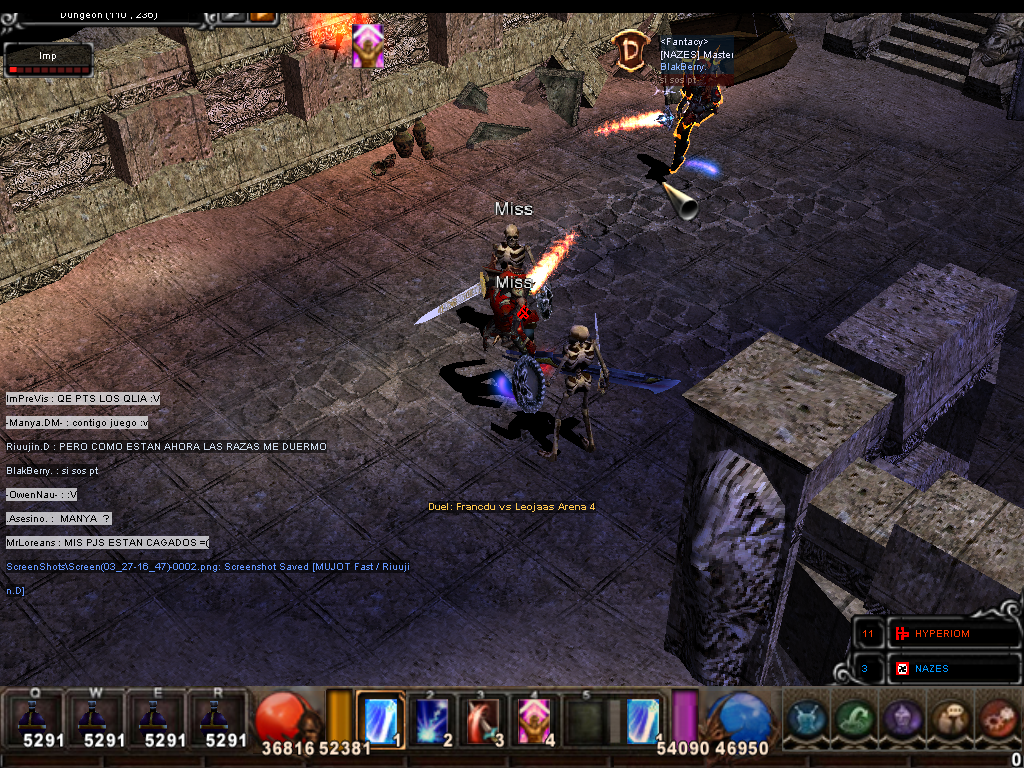The width and height of the screenshot is (1024, 768).
Task: Open the round blue crossed-weapons menu icon
Action: (x=808, y=720)
